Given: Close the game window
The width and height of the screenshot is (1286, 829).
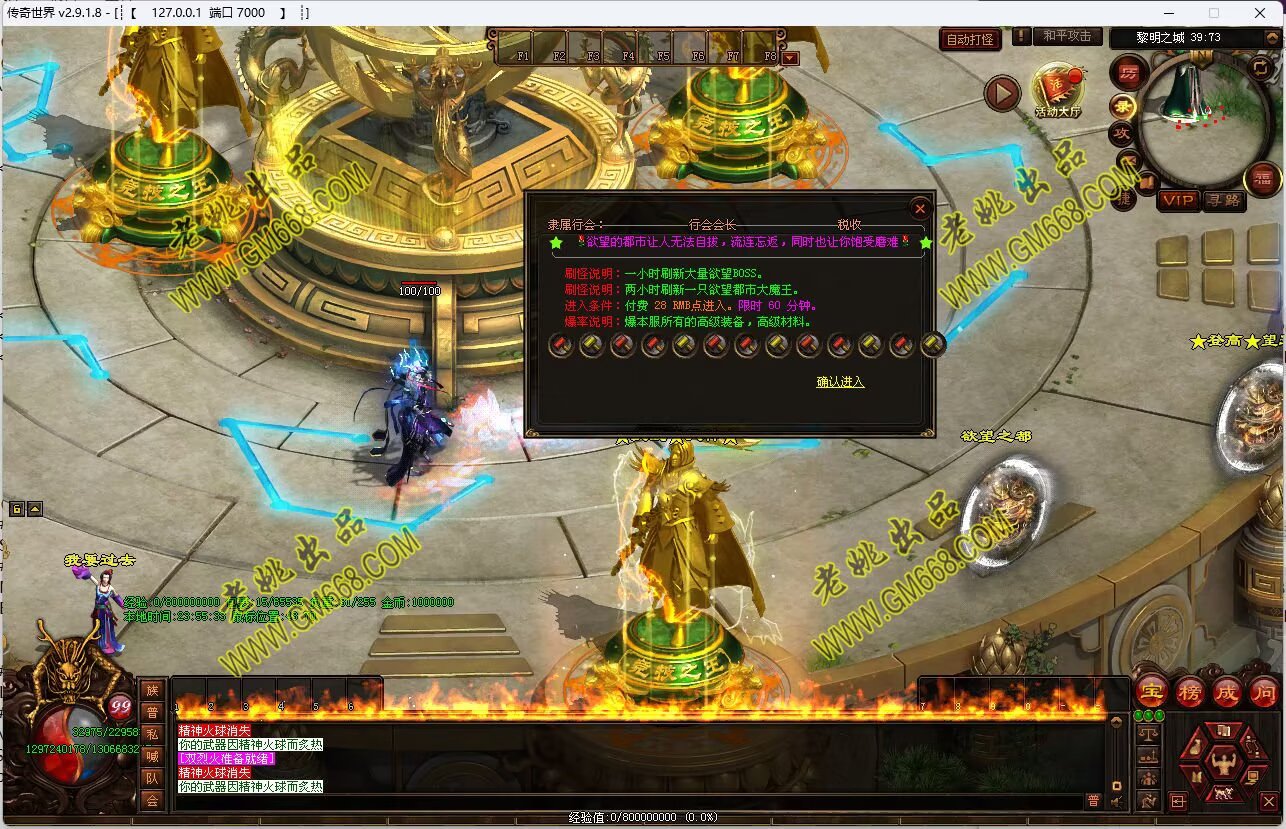Looking at the screenshot, I should click(x=1260, y=13).
